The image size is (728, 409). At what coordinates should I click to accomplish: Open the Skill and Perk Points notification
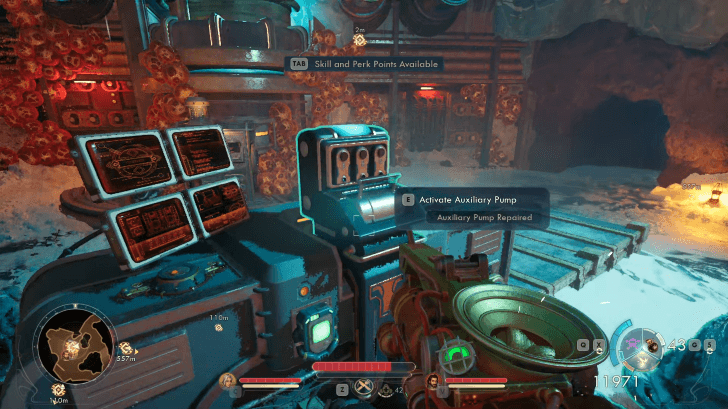tap(364, 64)
